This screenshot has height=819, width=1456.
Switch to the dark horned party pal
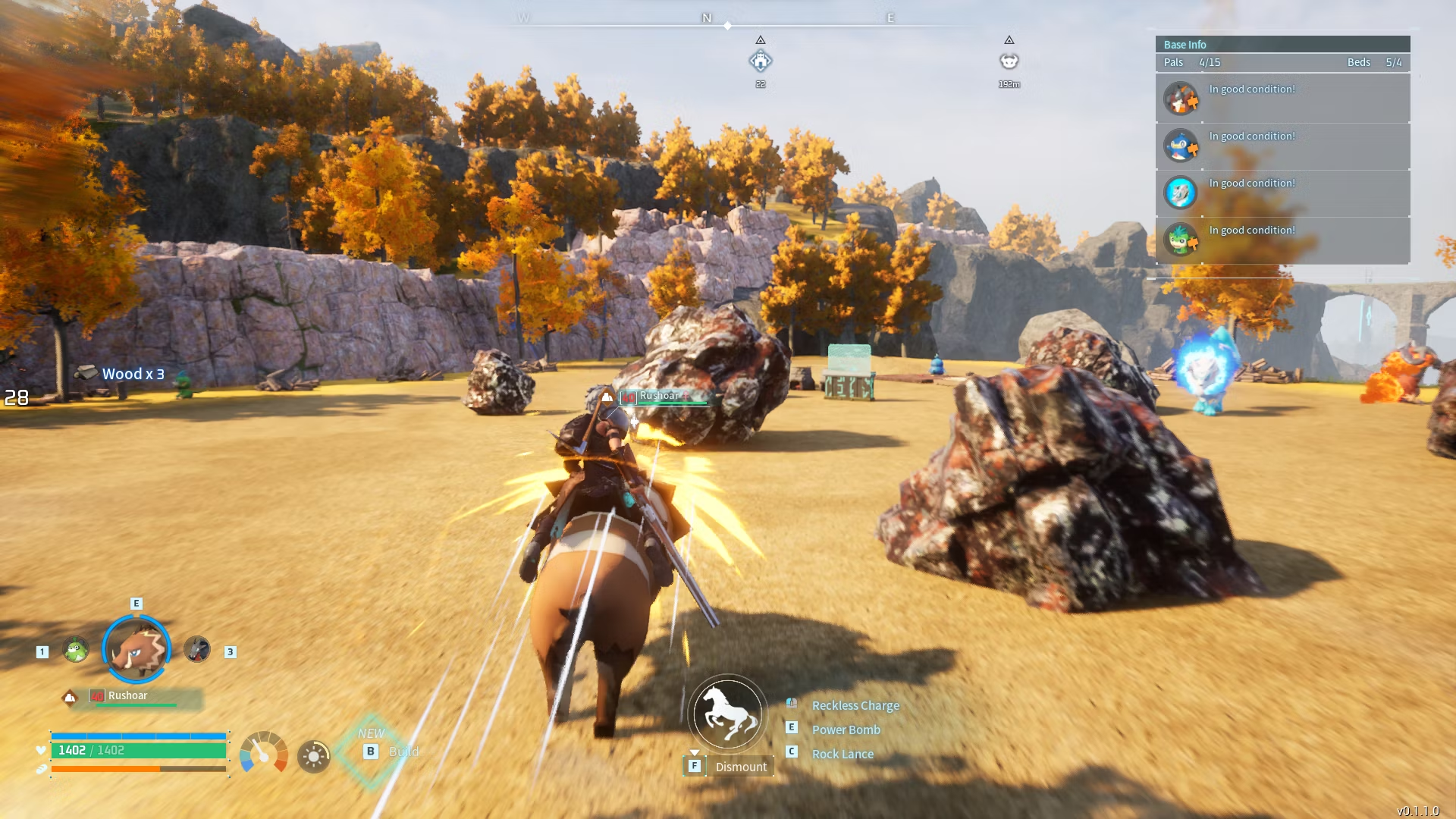(x=197, y=650)
